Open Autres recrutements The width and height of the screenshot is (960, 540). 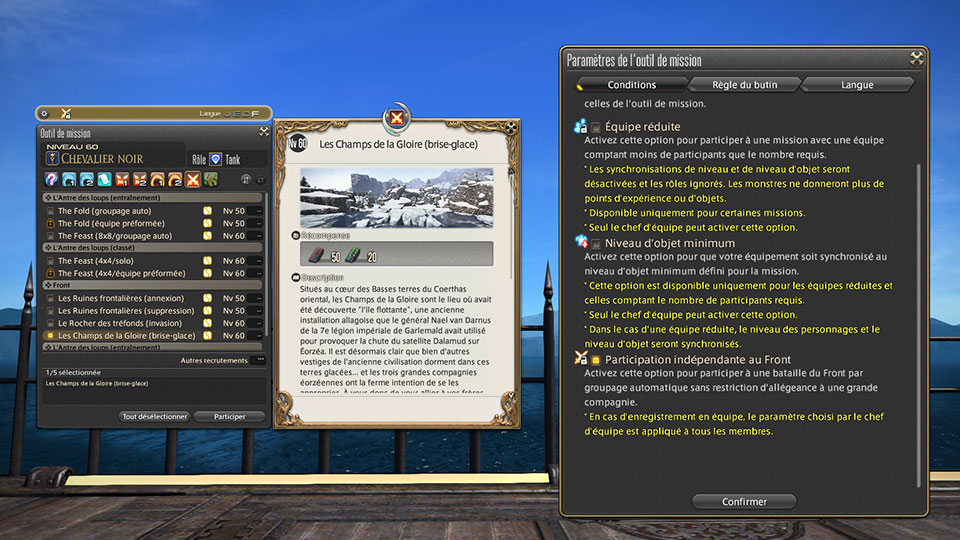point(213,360)
